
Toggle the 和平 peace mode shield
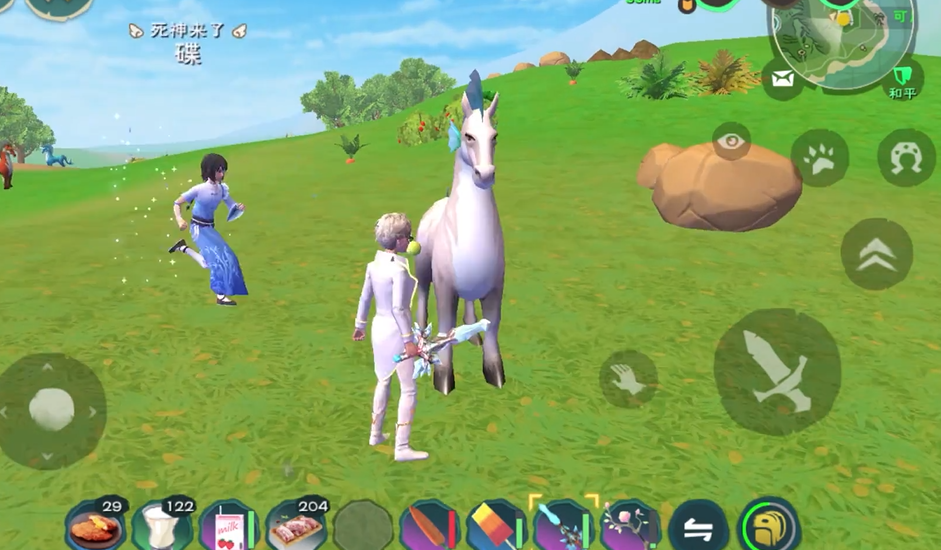click(903, 78)
